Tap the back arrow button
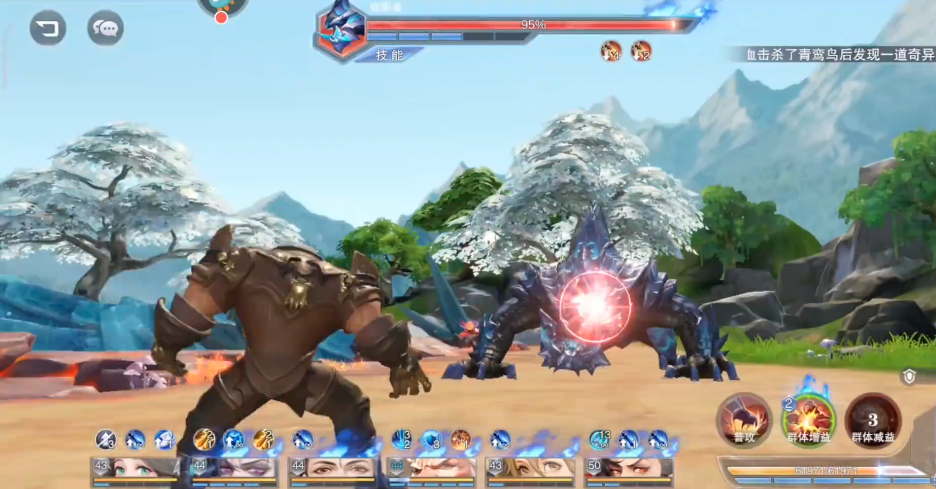This screenshot has height=489, width=936. [47, 27]
